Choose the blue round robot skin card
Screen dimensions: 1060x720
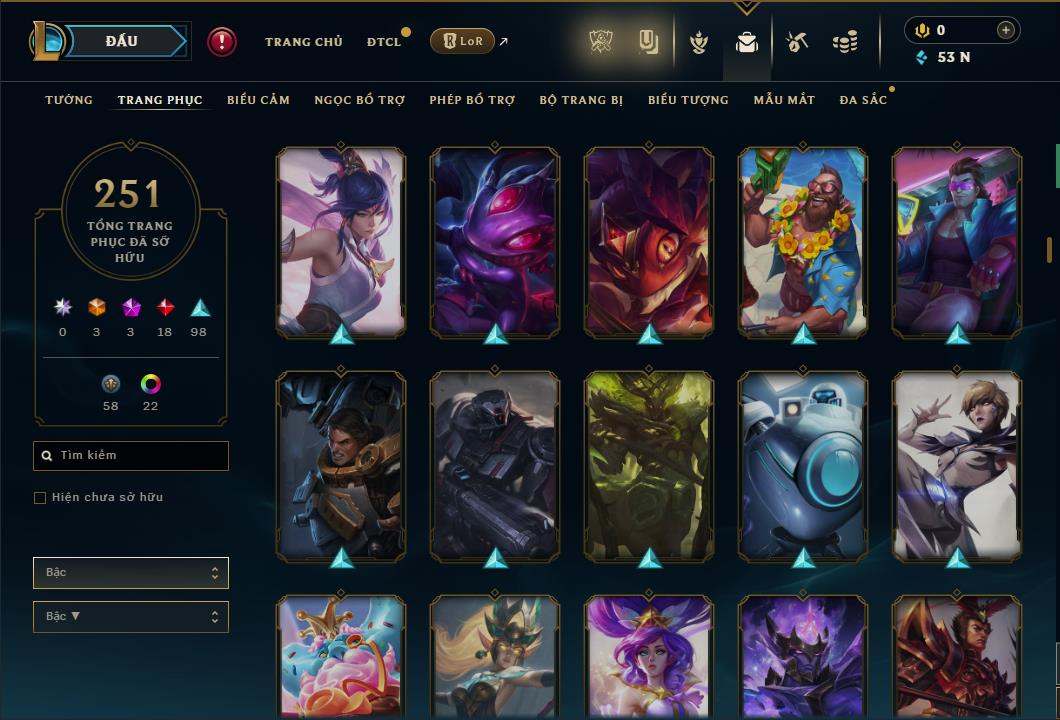(803, 465)
